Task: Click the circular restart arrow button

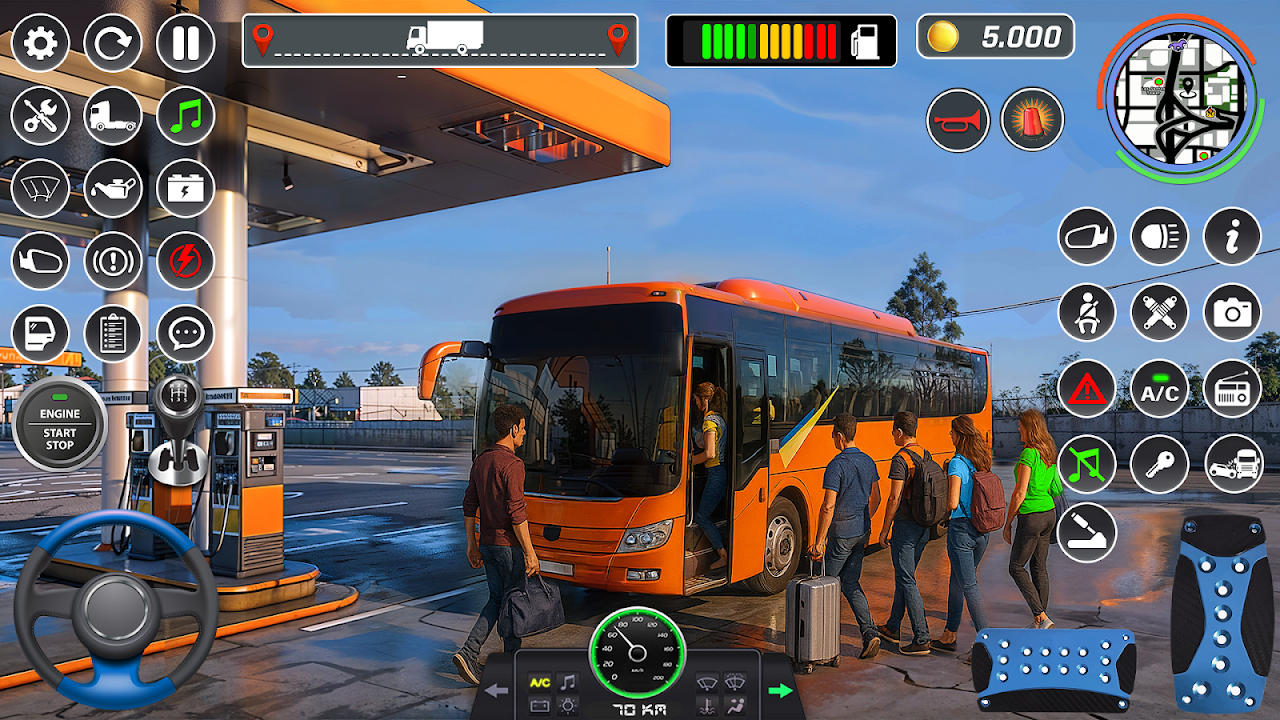Action: [x=113, y=43]
